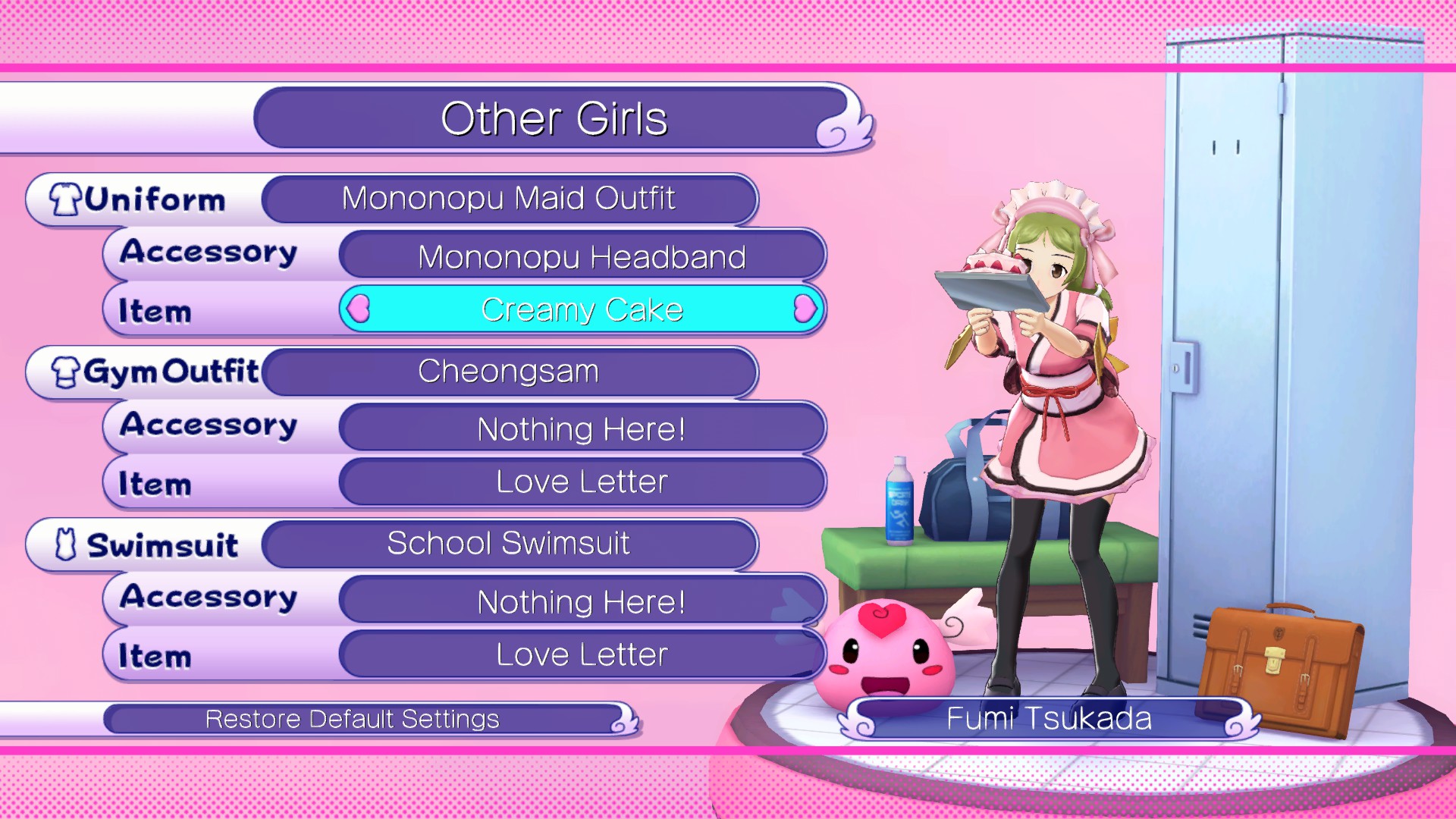Restore Default Settings
This screenshot has height=819, width=1456.
click(x=353, y=719)
